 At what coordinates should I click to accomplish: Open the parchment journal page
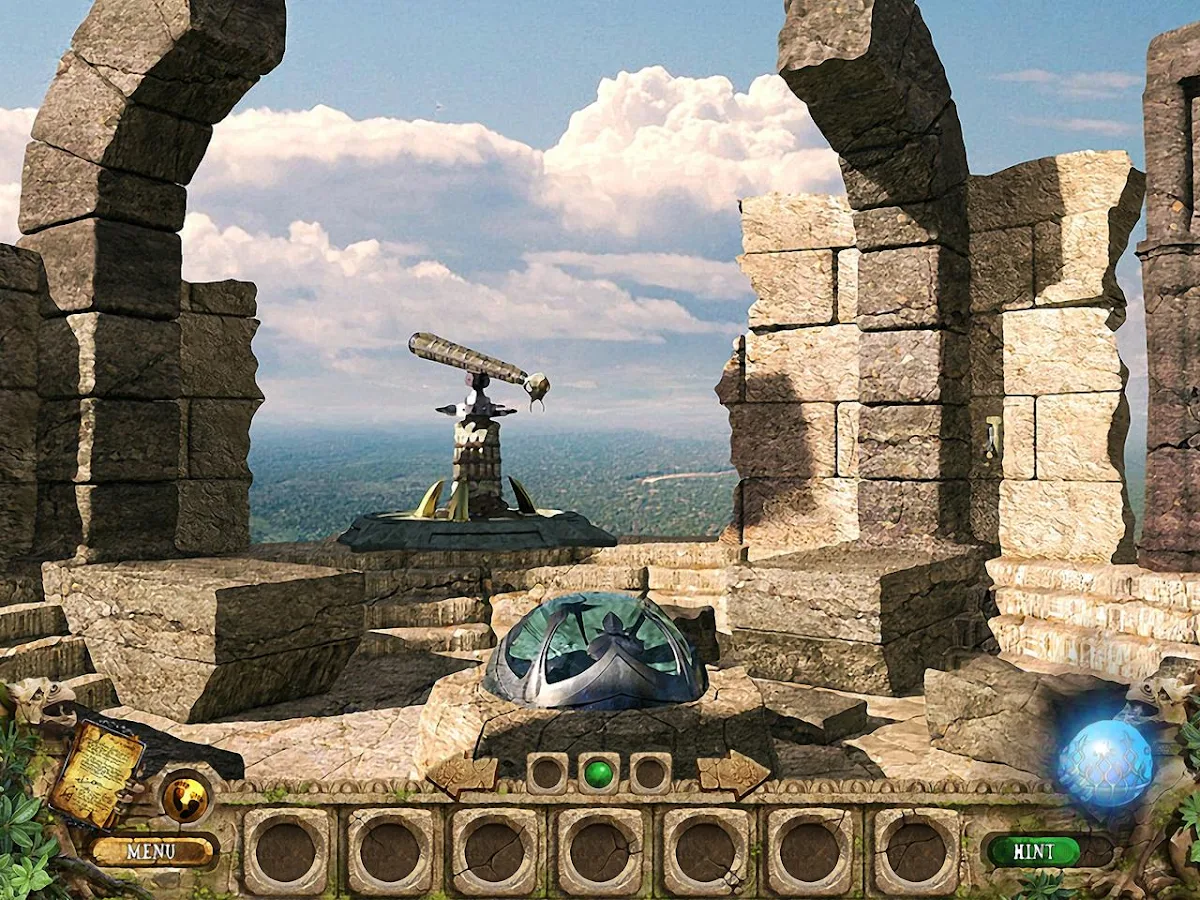[97, 774]
